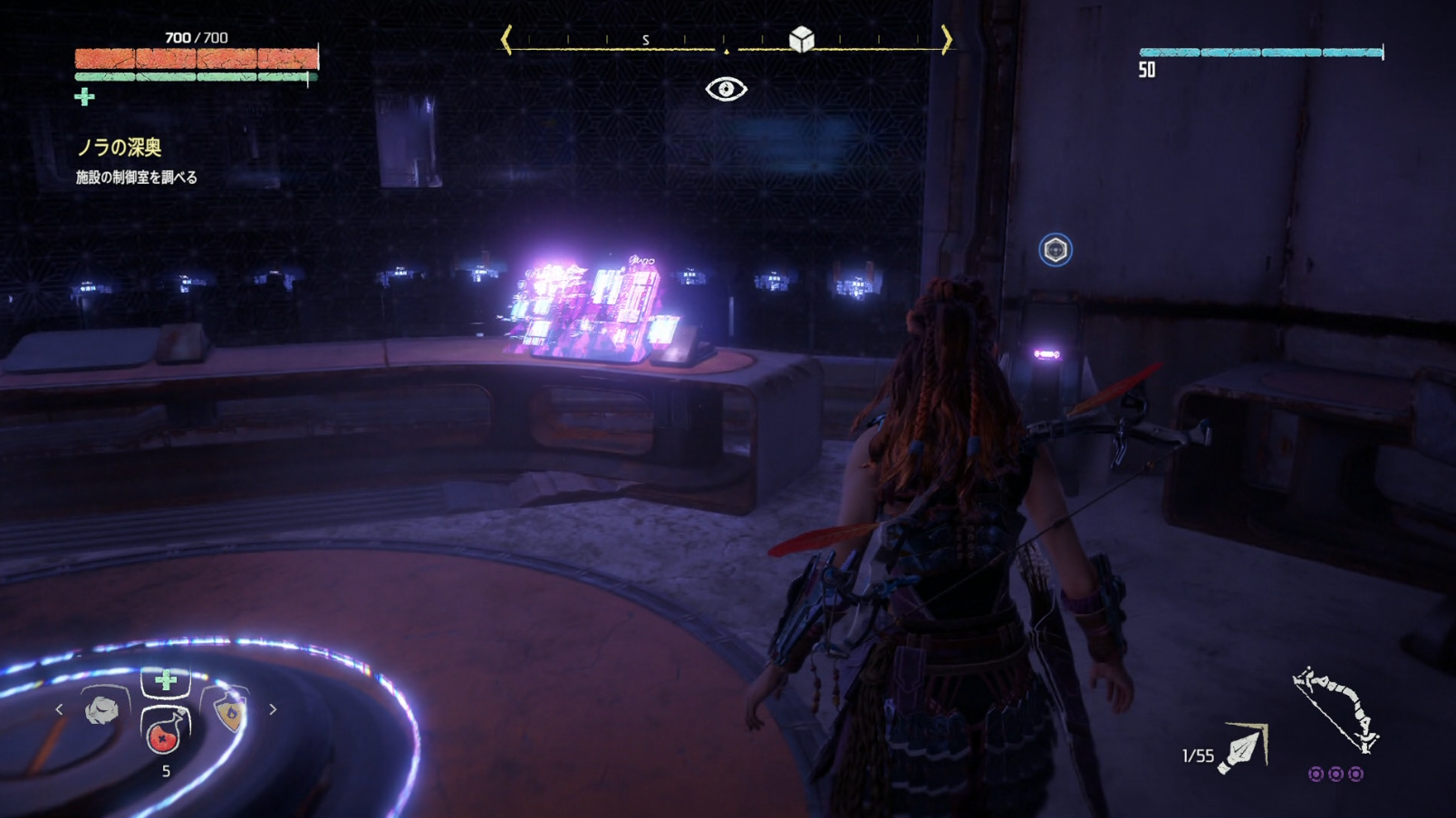Open the ノラの深奥 quest tracker
1456x818 pixels.
pyautogui.click(x=119, y=148)
